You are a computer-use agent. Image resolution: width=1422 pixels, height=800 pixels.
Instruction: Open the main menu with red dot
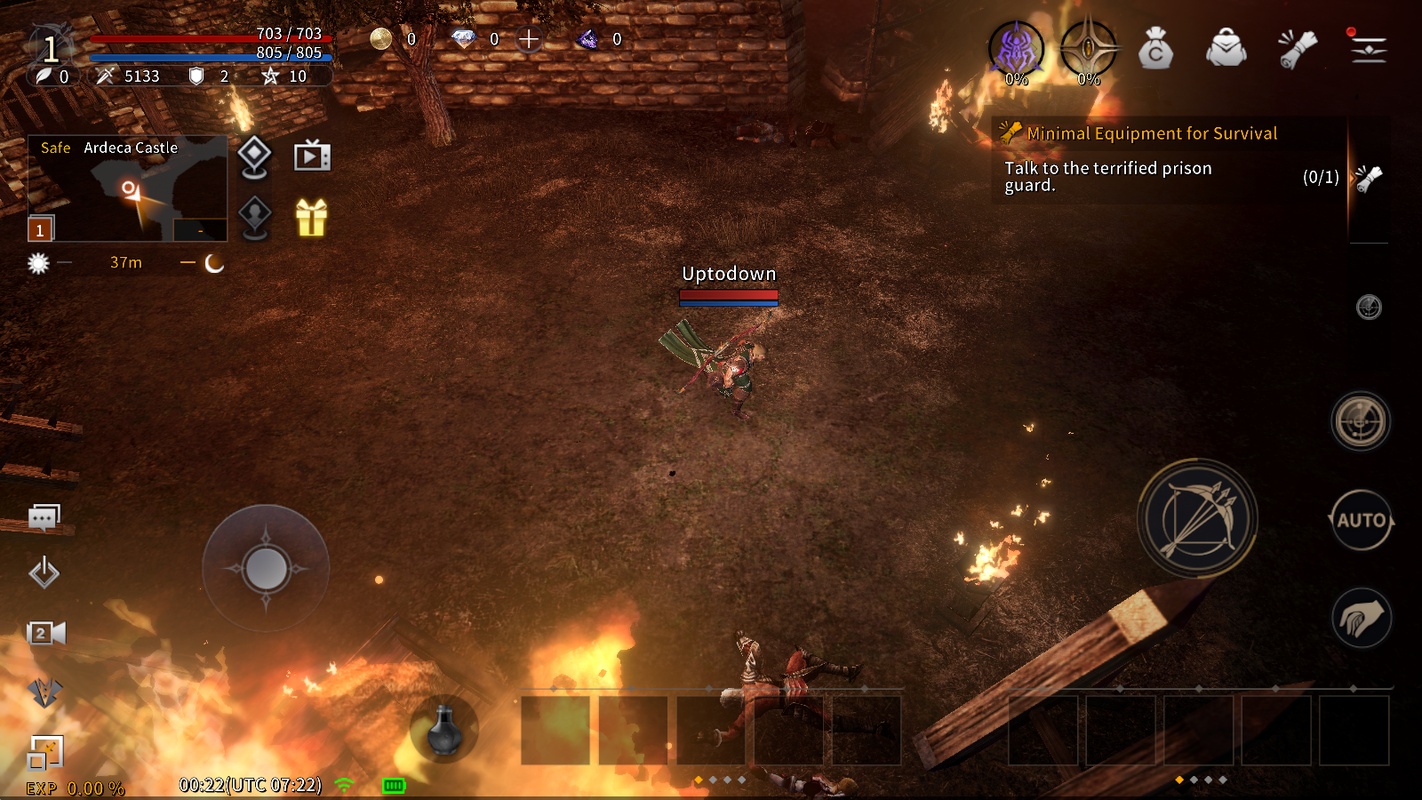(1368, 48)
